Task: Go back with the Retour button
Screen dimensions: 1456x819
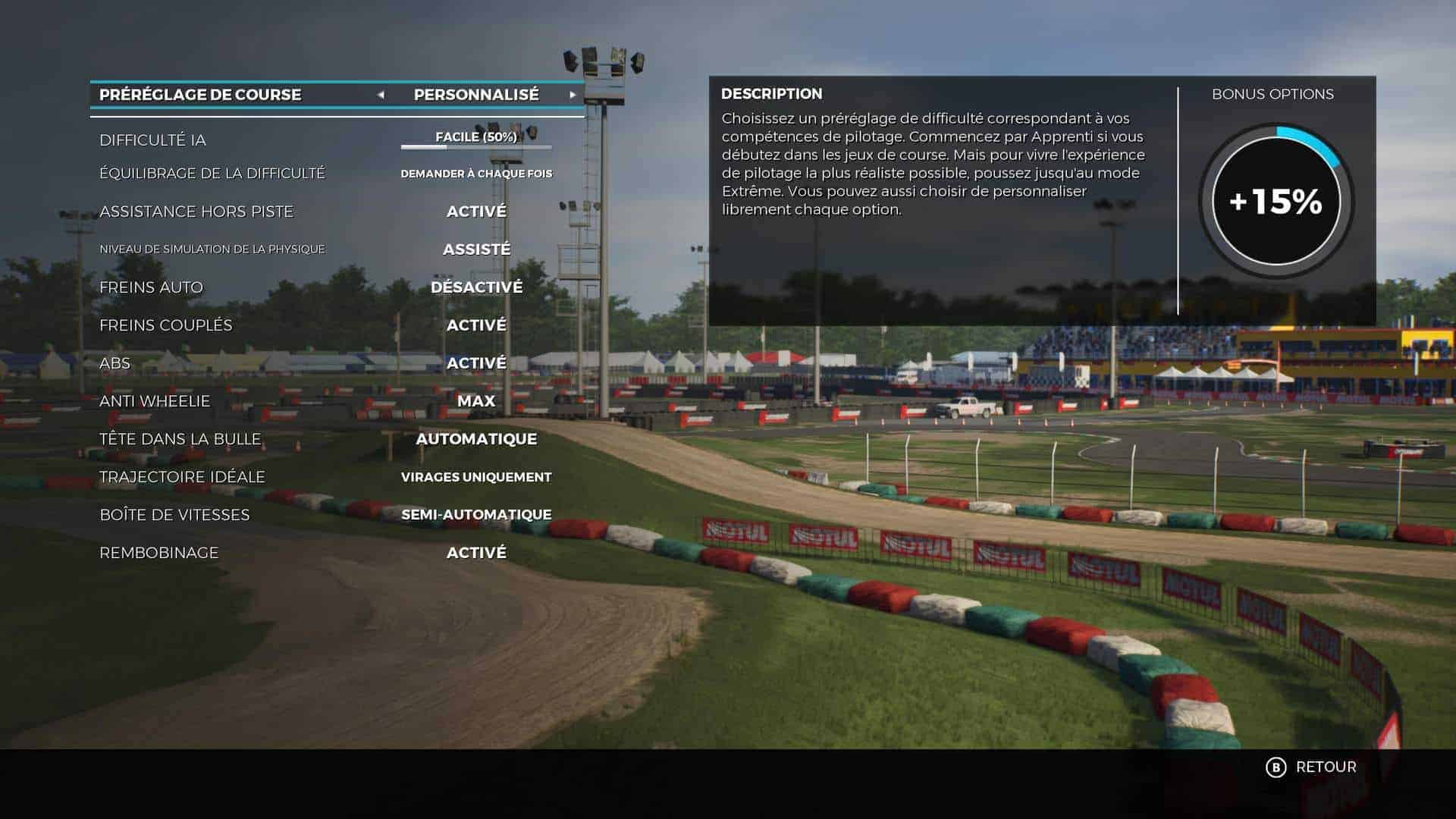Action: point(1312,767)
